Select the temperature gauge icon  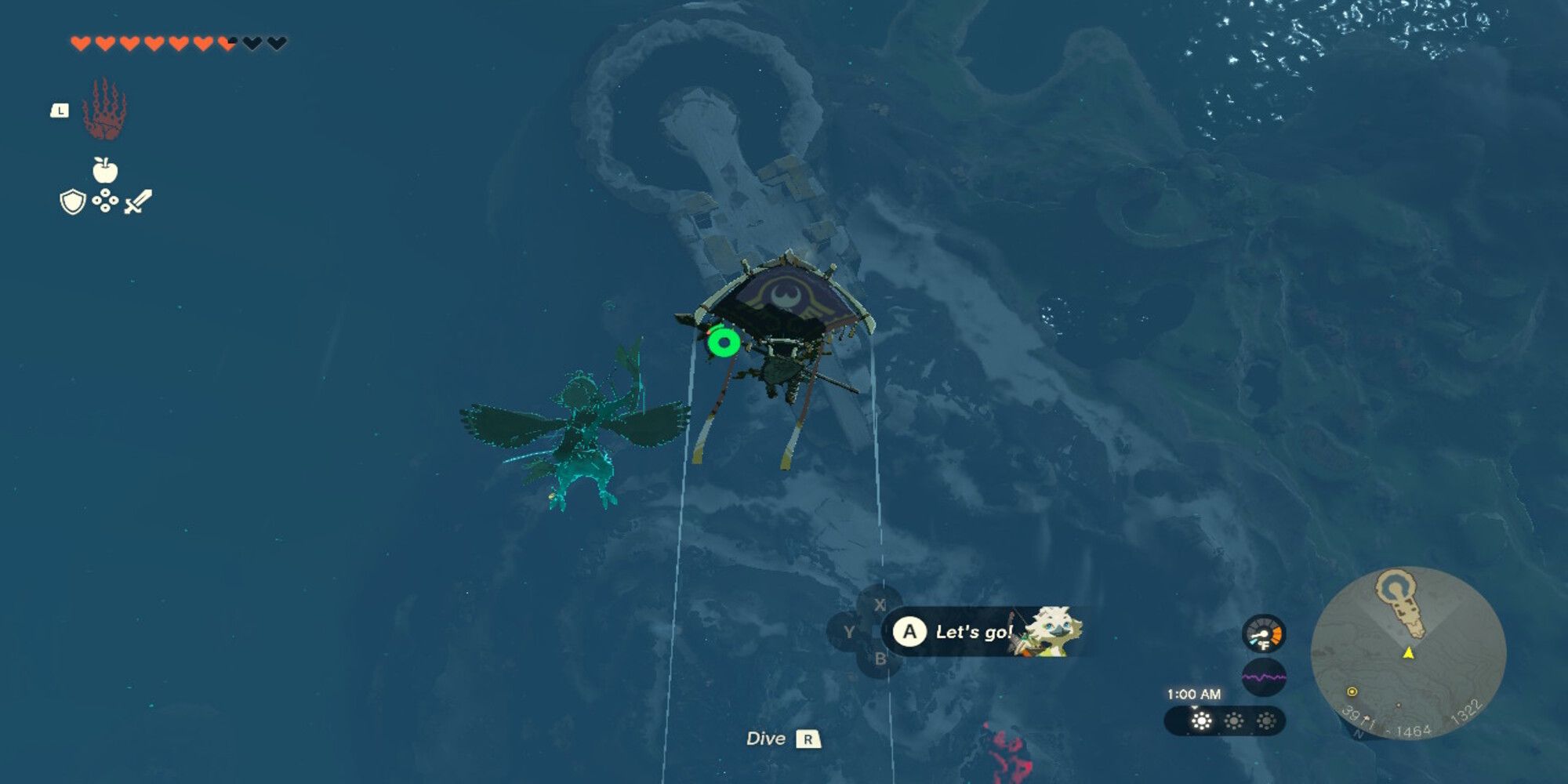(1264, 633)
